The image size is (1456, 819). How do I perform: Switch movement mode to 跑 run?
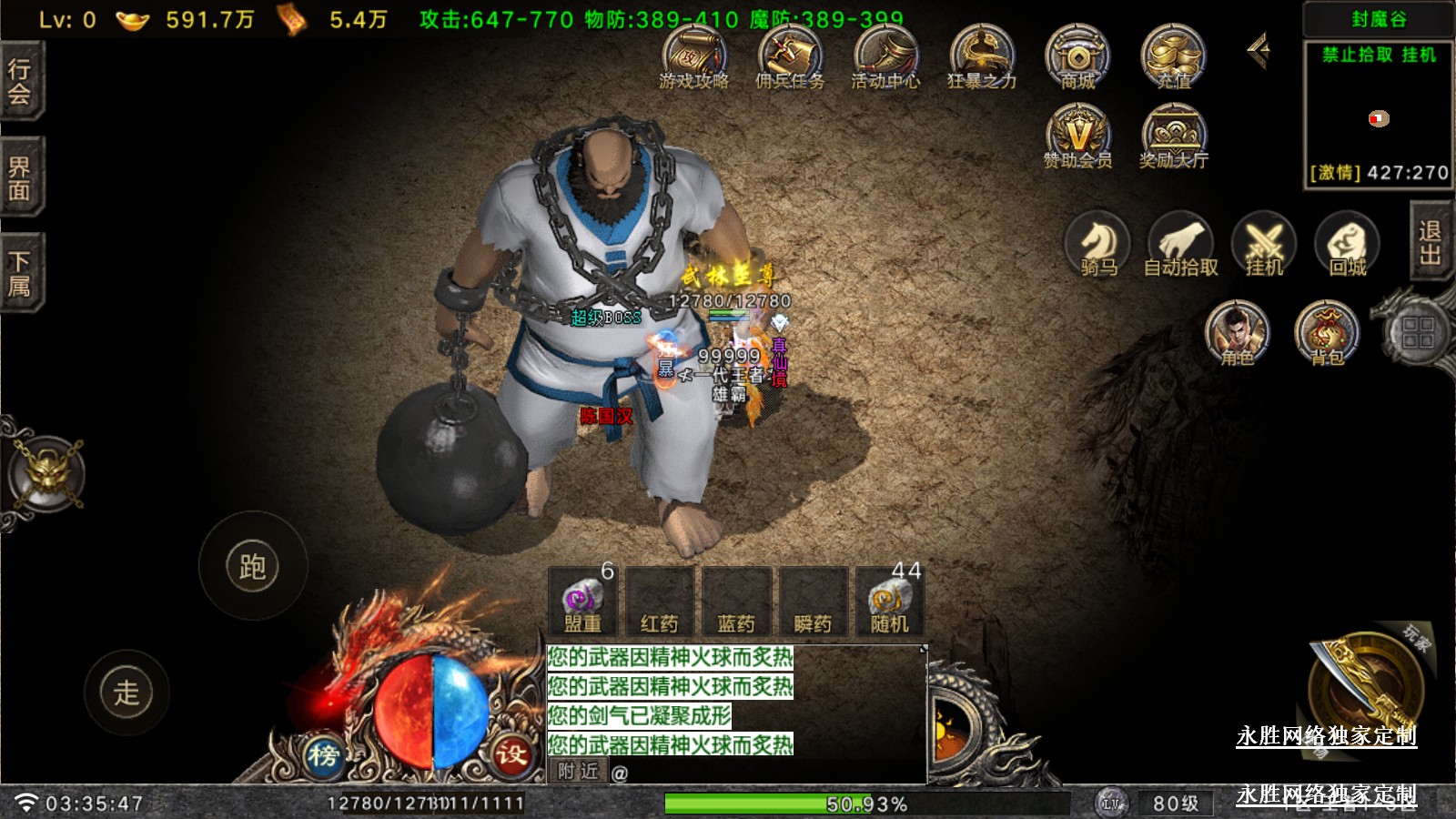click(252, 566)
